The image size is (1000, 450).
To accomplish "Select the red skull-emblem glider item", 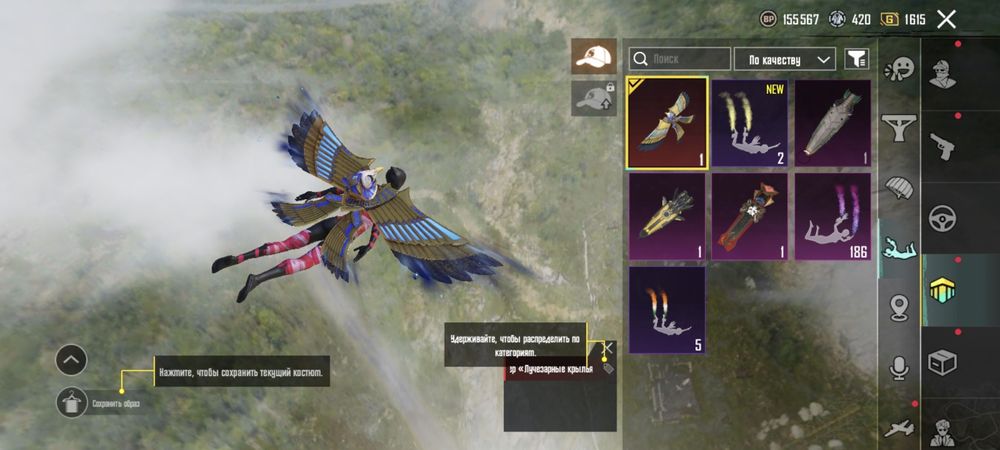I will (x=750, y=216).
